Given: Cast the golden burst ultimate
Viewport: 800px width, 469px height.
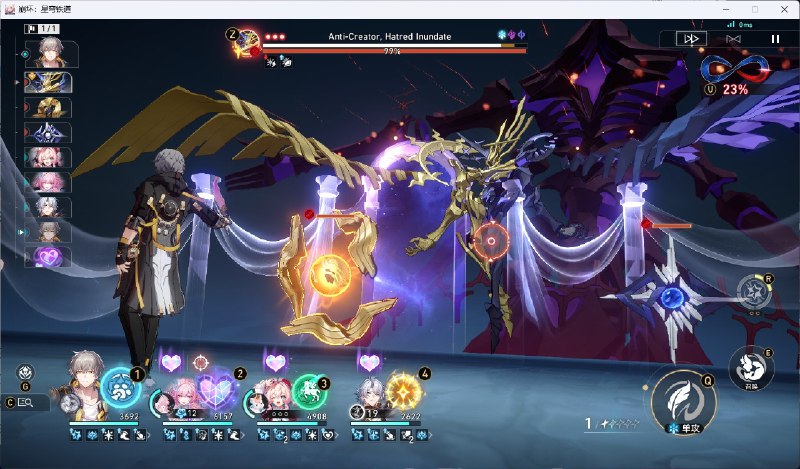Looking at the screenshot, I should [401, 388].
